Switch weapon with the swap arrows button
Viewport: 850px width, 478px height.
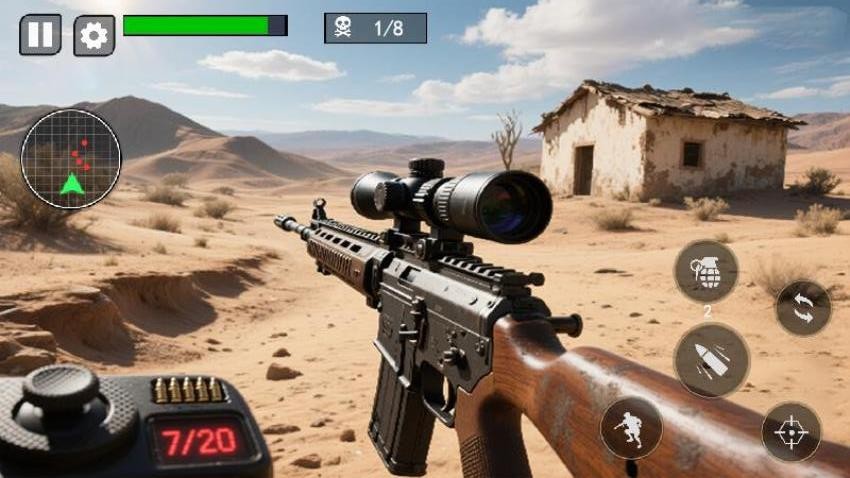point(803,308)
